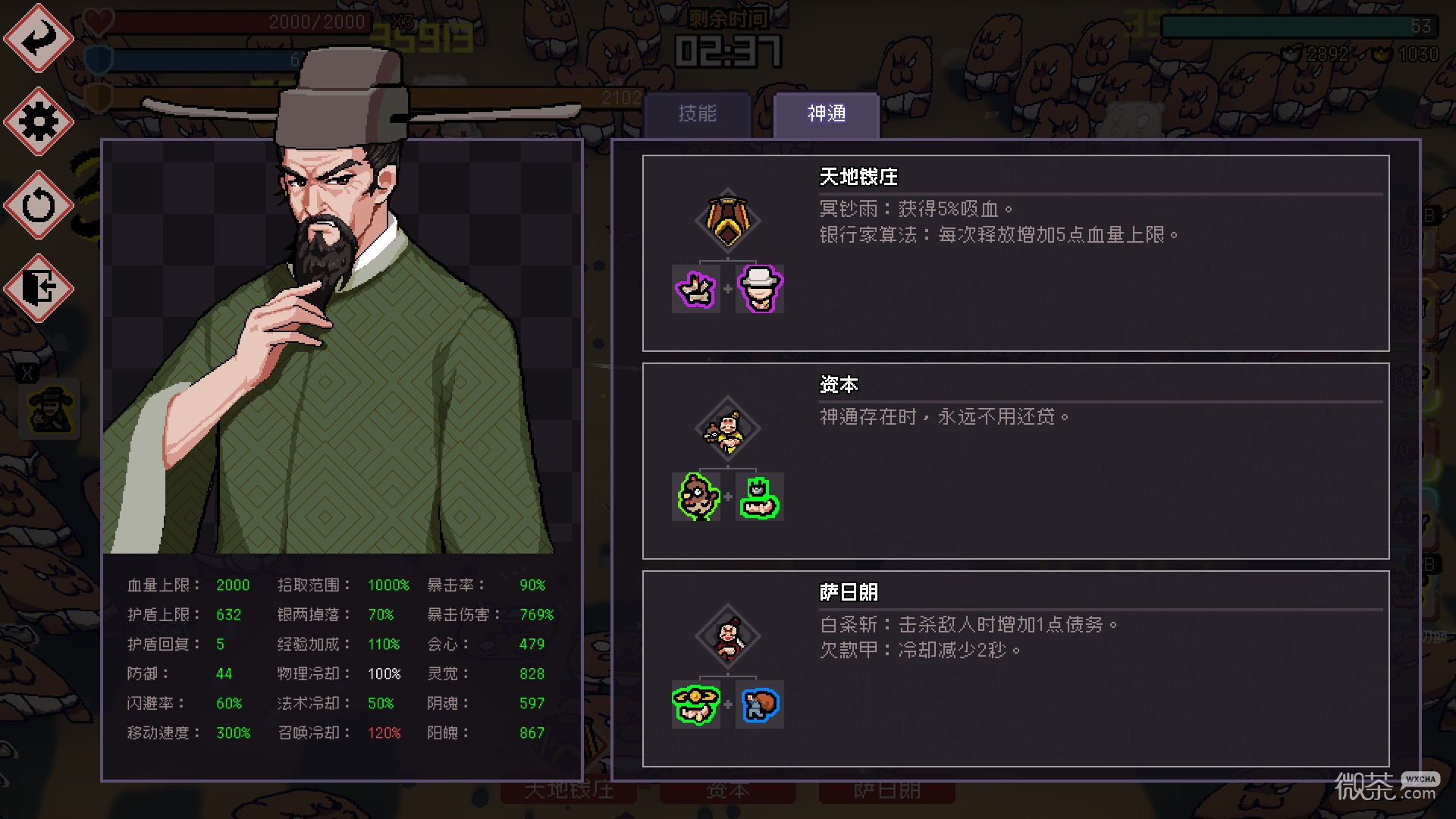Select the 萨日朗 ability diamond icon
Viewport: 1456px width, 819px height.
(726, 637)
